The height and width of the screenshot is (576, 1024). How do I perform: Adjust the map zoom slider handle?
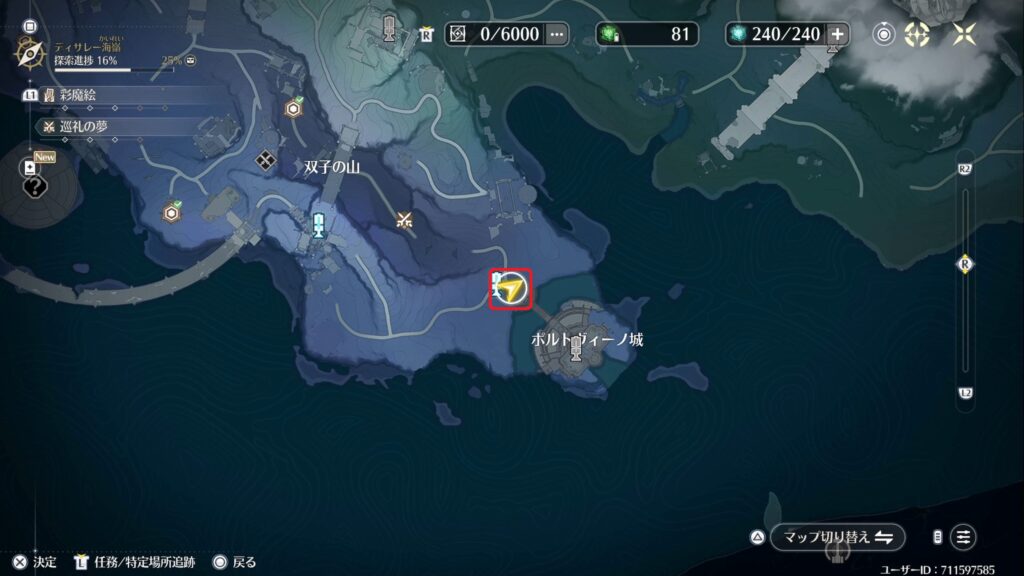965,265
